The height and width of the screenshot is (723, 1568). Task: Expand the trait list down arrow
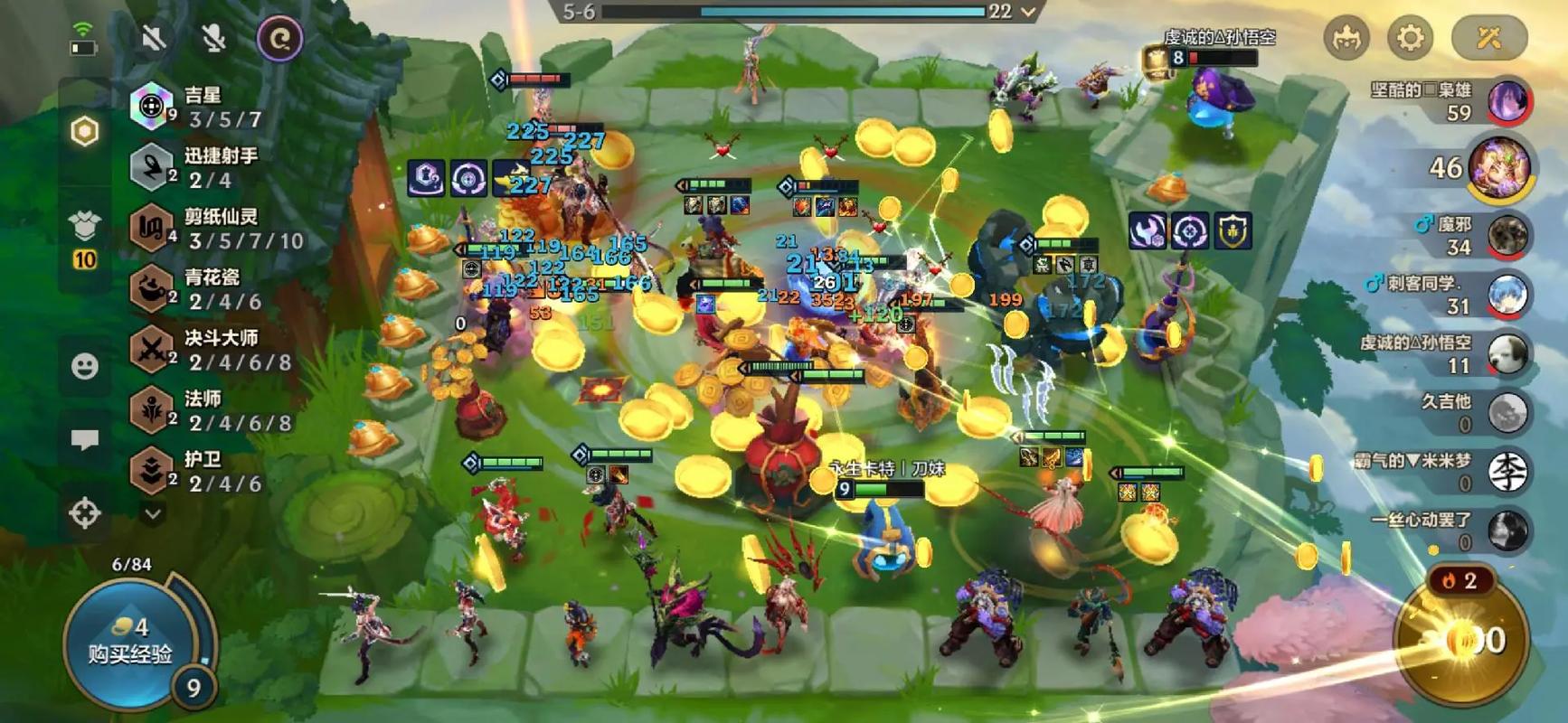pyautogui.click(x=153, y=514)
